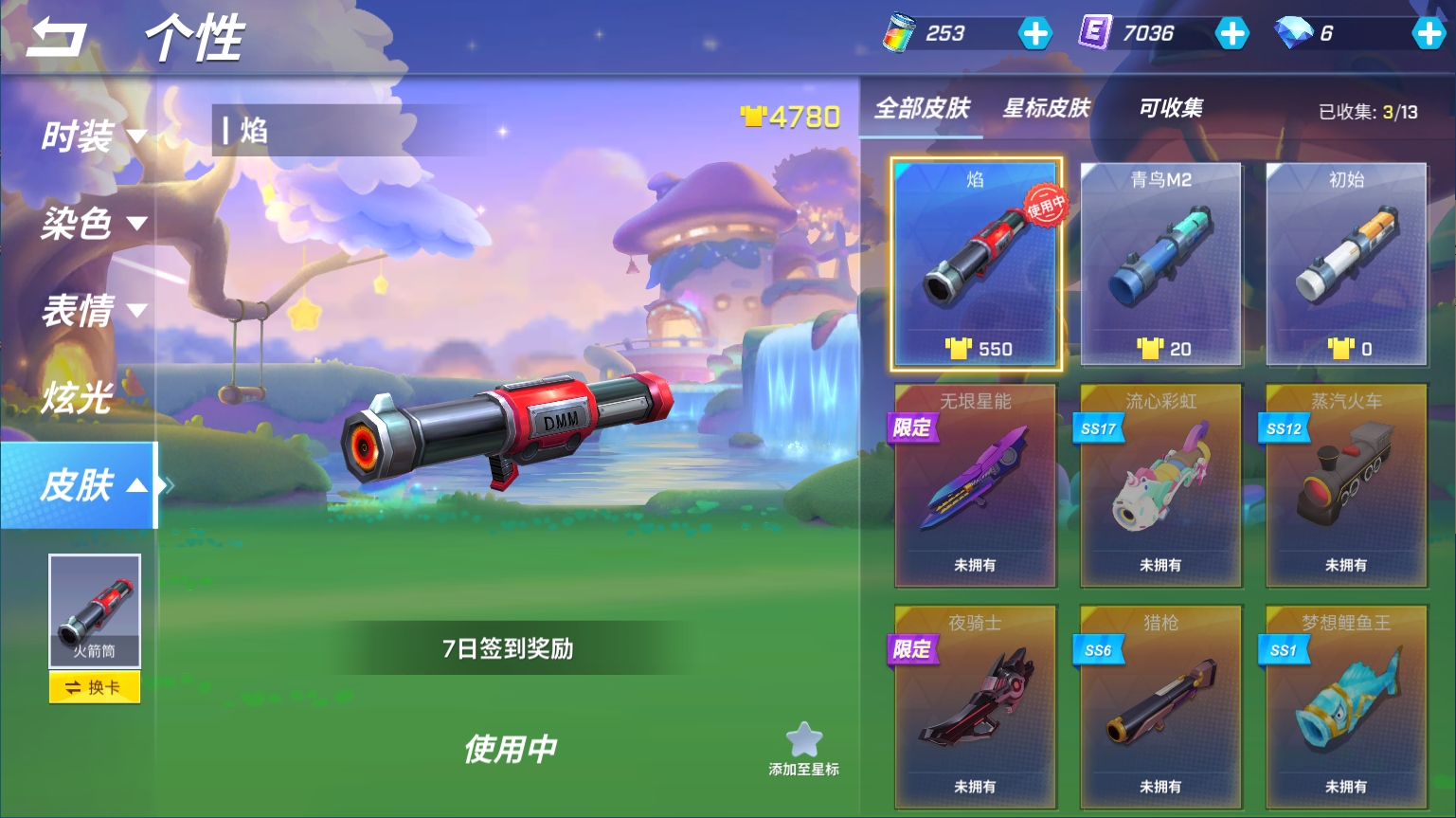Select the 梦想鲤鱼王 fish skin
This screenshot has height=818, width=1456.
point(1346,707)
